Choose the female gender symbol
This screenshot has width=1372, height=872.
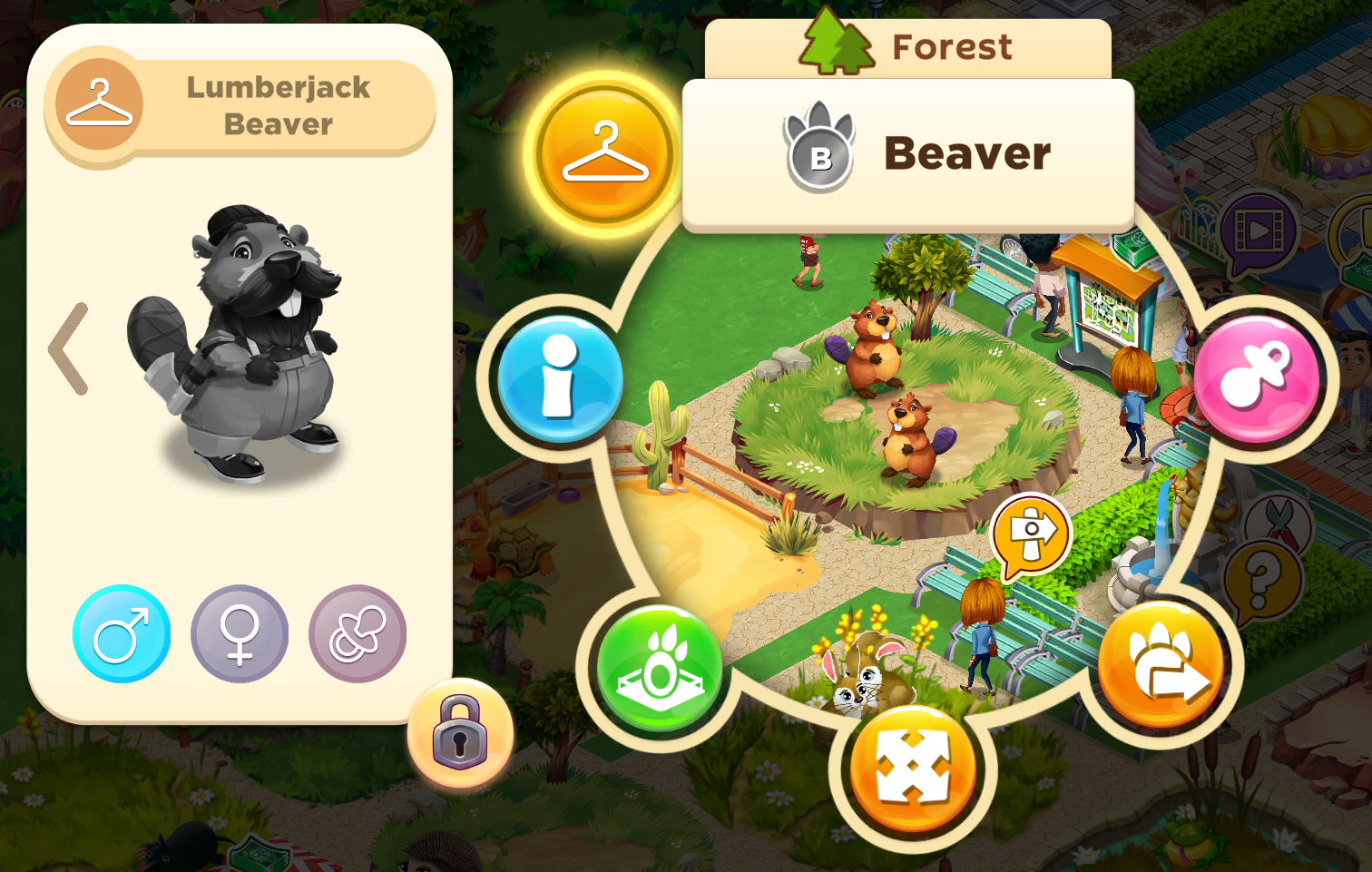click(240, 633)
